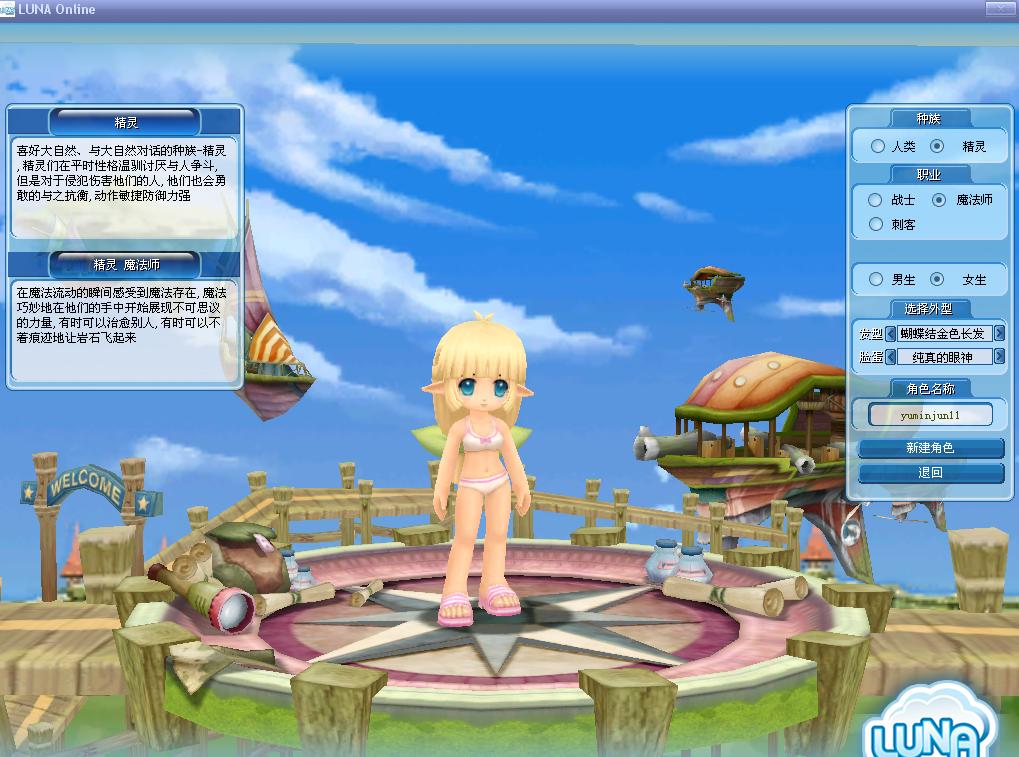Viewport: 1019px width, 757px height.
Task: Create the character with 新建角色 button
Action: click(x=930, y=449)
